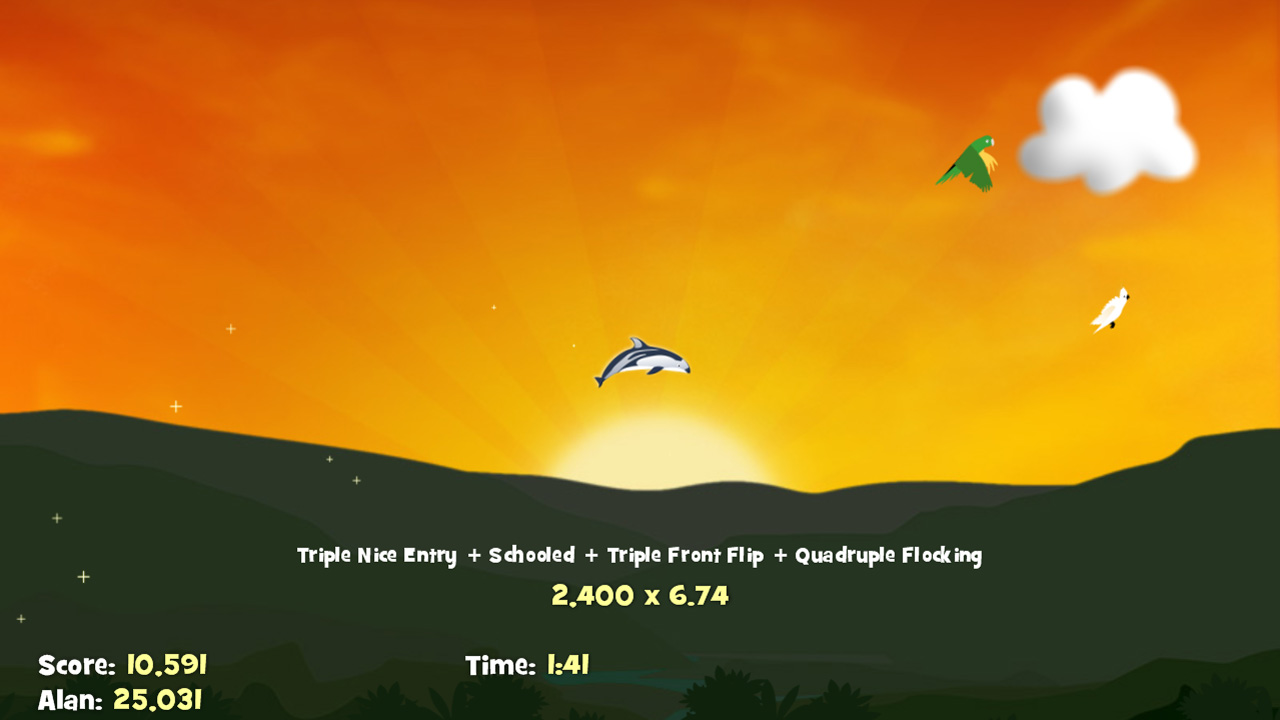The image size is (1280, 720).
Task: Click the twinkling star above the sun
Action: (x=492, y=307)
